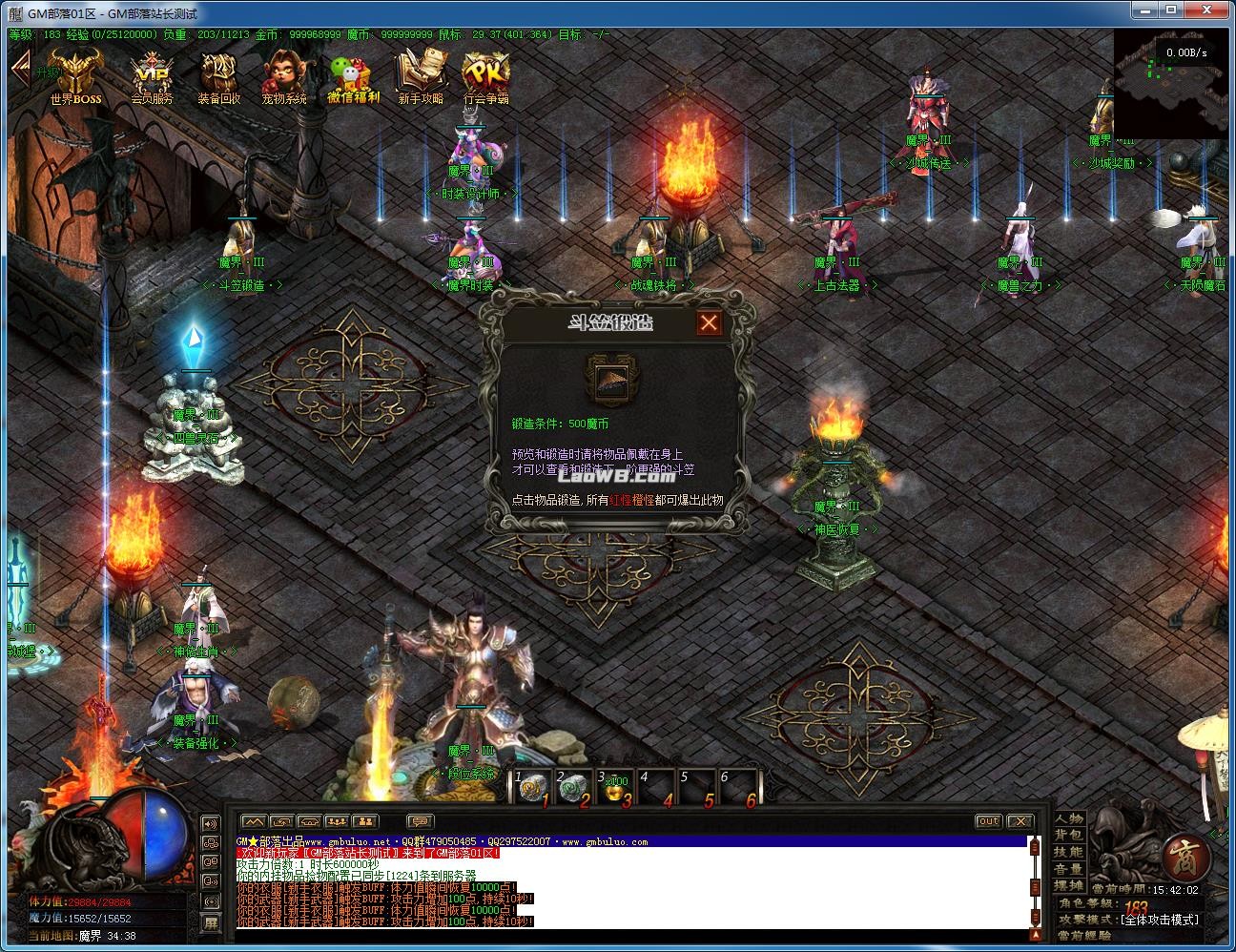Click the minimap in the corner
The height and width of the screenshot is (952, 1236).
[1171, 82]
